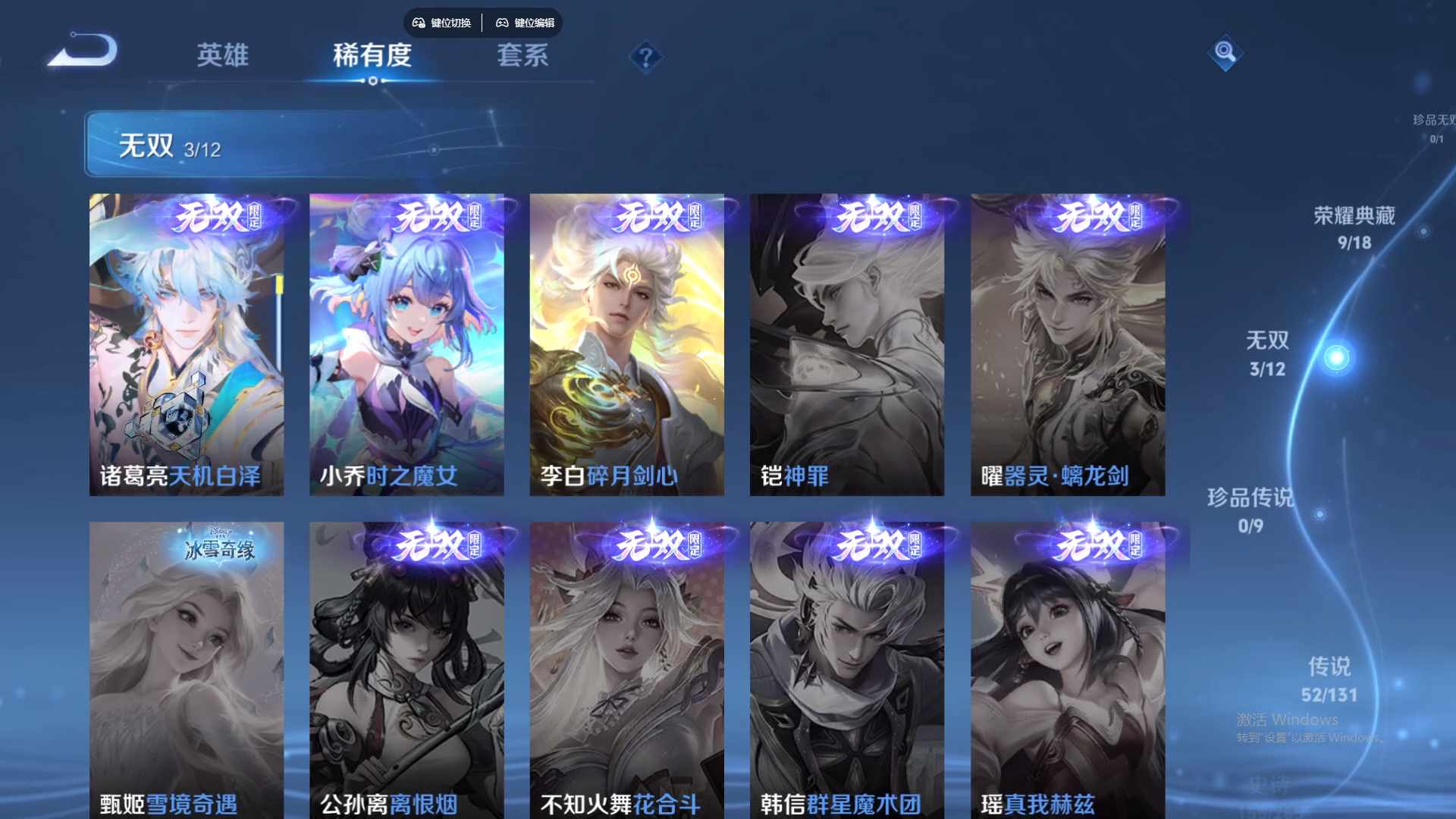Select 韩信群星魔术团 skin thumbnail
Image resolution: width=1456 pixels, height=819 pixels.
(x=847, y=667)
